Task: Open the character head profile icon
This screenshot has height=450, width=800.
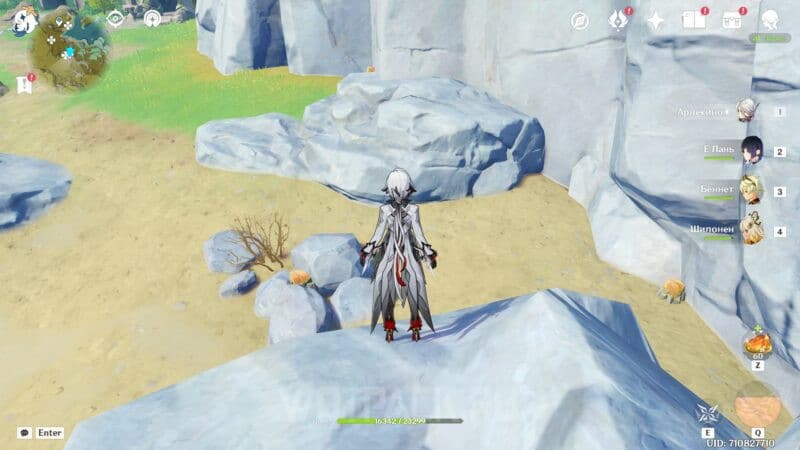Action: pyautogui.click(x=770, y=21)
